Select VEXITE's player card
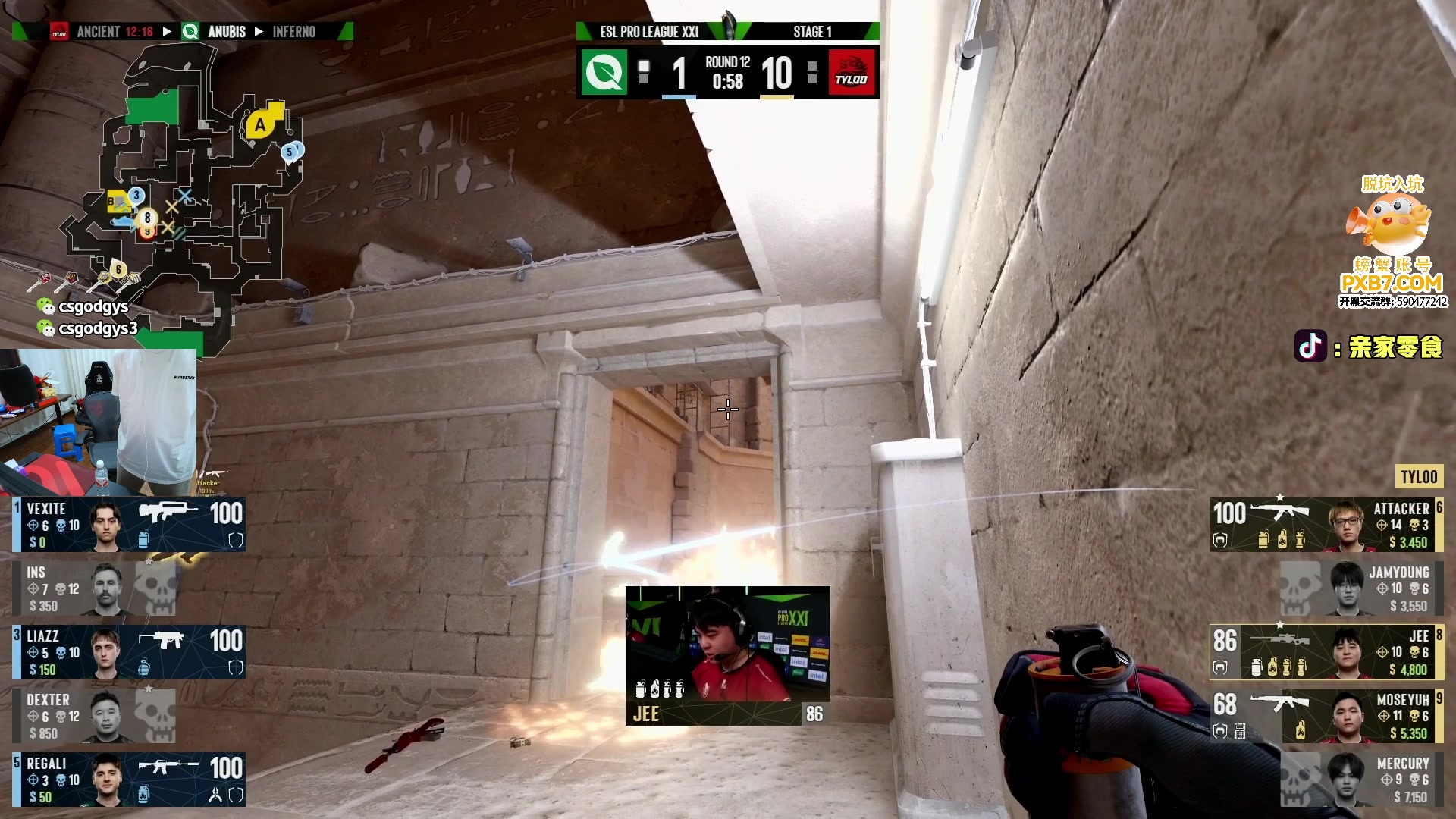Image resolution: width=1456 pixels, height=819 pixels. click(129, 524)
